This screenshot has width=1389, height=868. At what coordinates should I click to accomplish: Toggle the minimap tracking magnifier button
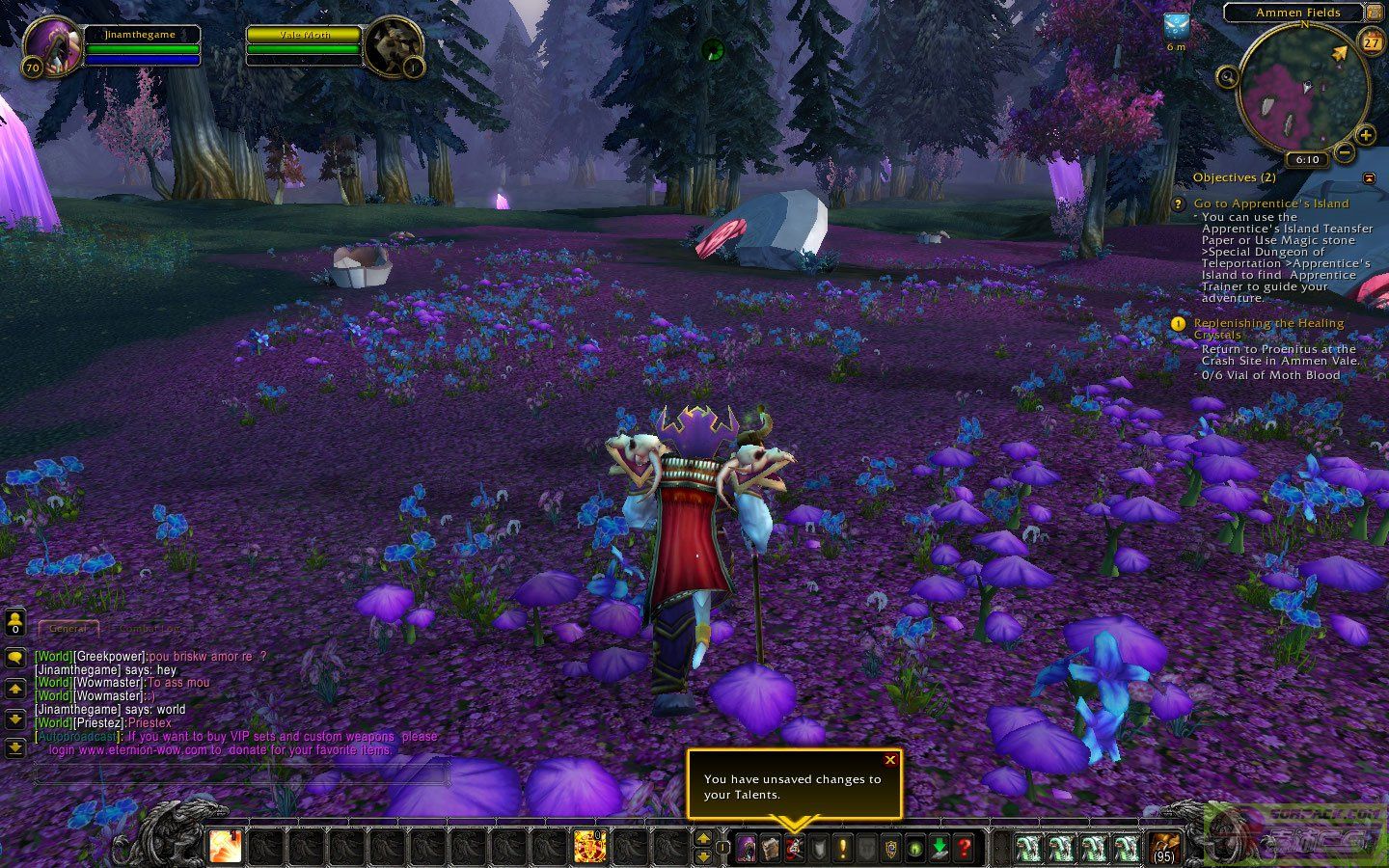click(1228, 77)
